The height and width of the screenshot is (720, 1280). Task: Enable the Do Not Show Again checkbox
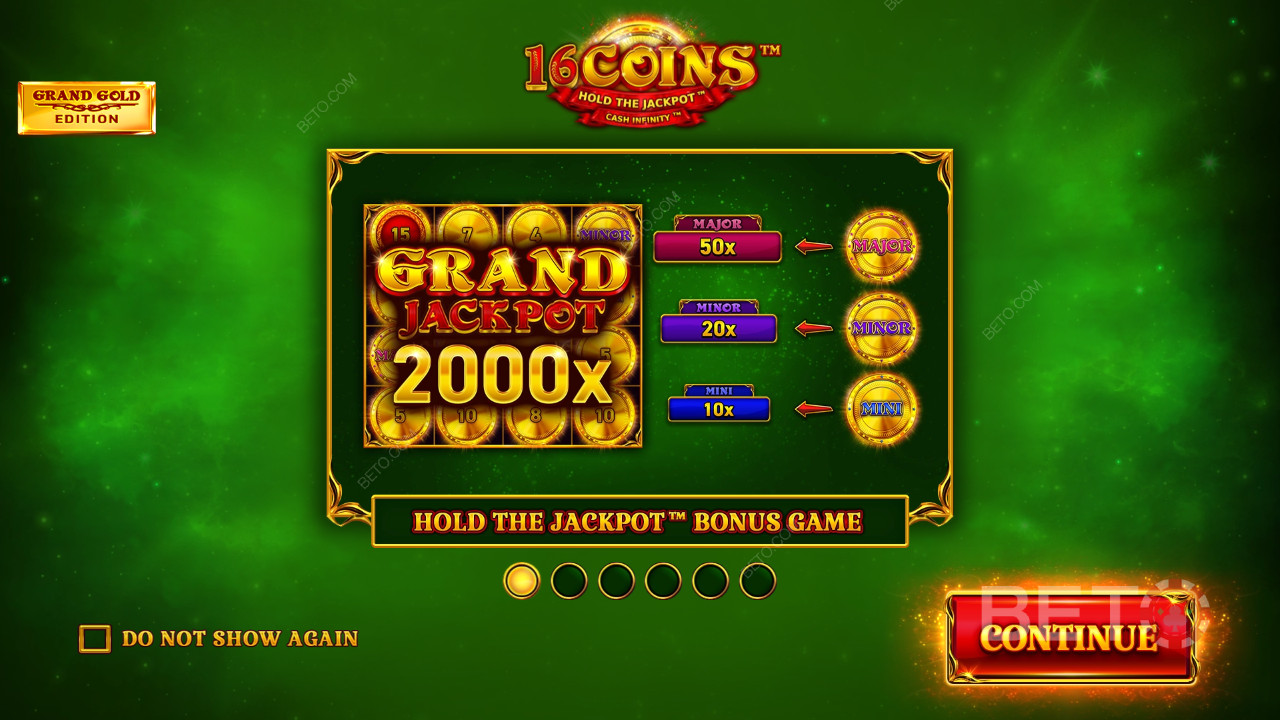point(95,637)
